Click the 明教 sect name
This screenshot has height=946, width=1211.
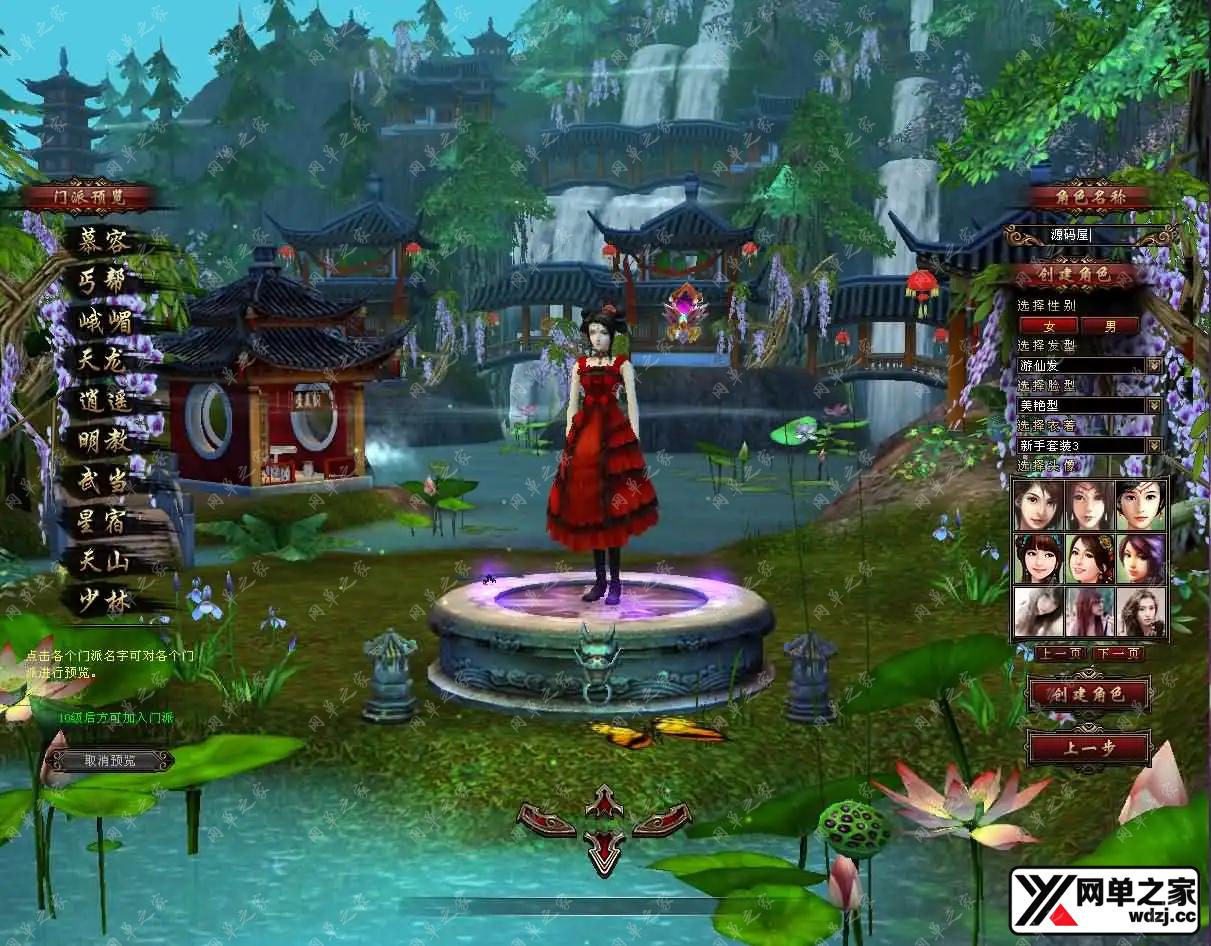point(104,441)
